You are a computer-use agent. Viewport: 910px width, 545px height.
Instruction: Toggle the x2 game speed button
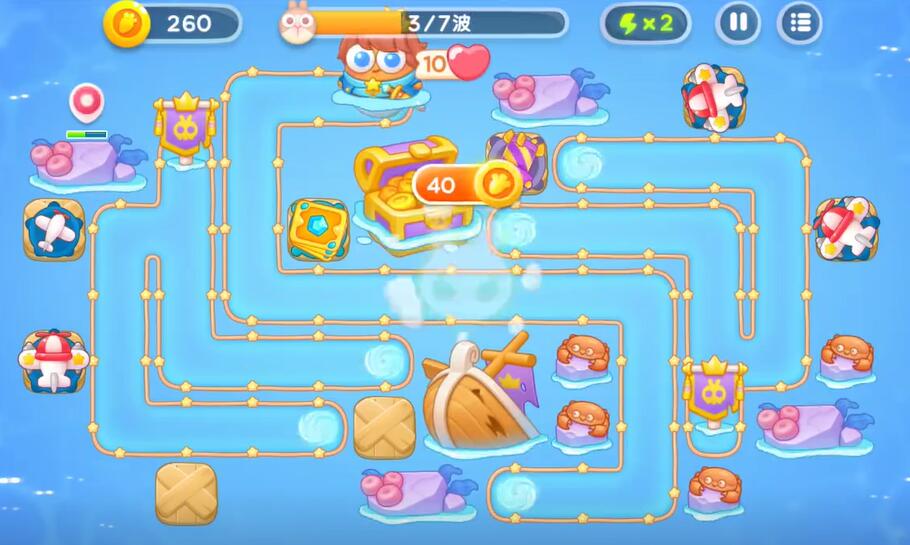pos(645,23)
